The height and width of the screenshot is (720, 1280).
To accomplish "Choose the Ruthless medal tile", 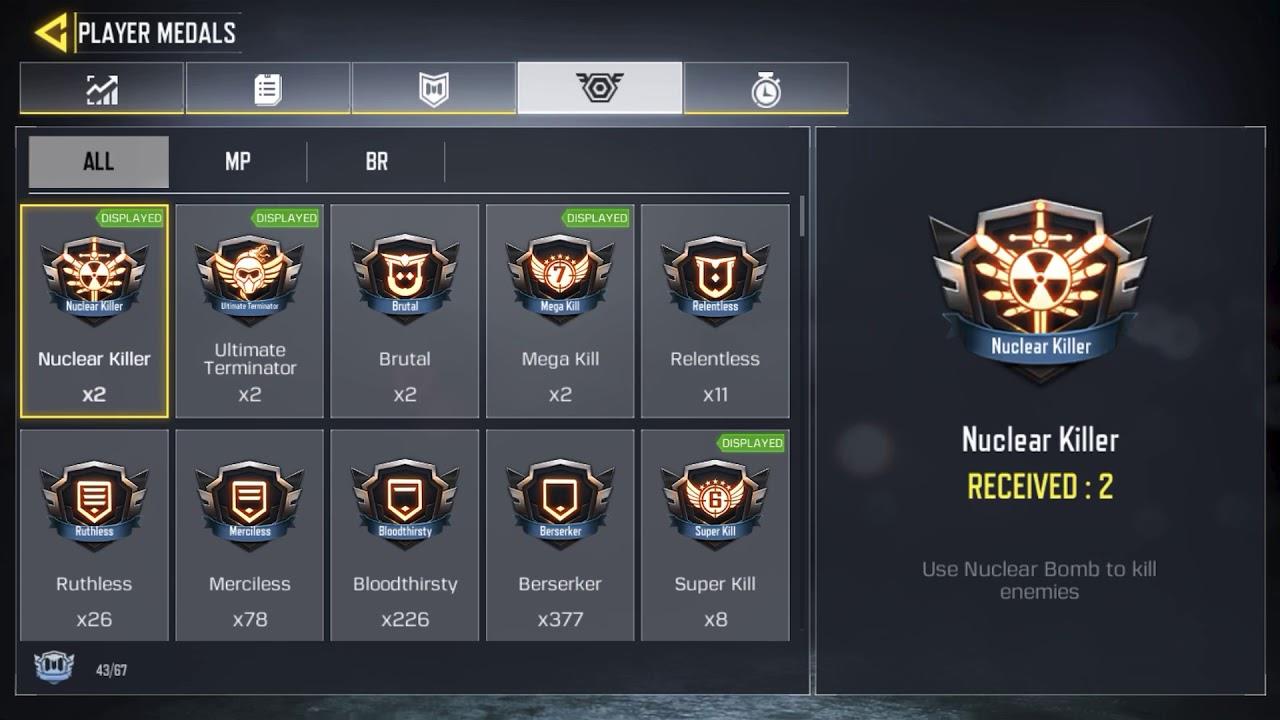I will 94,535.
